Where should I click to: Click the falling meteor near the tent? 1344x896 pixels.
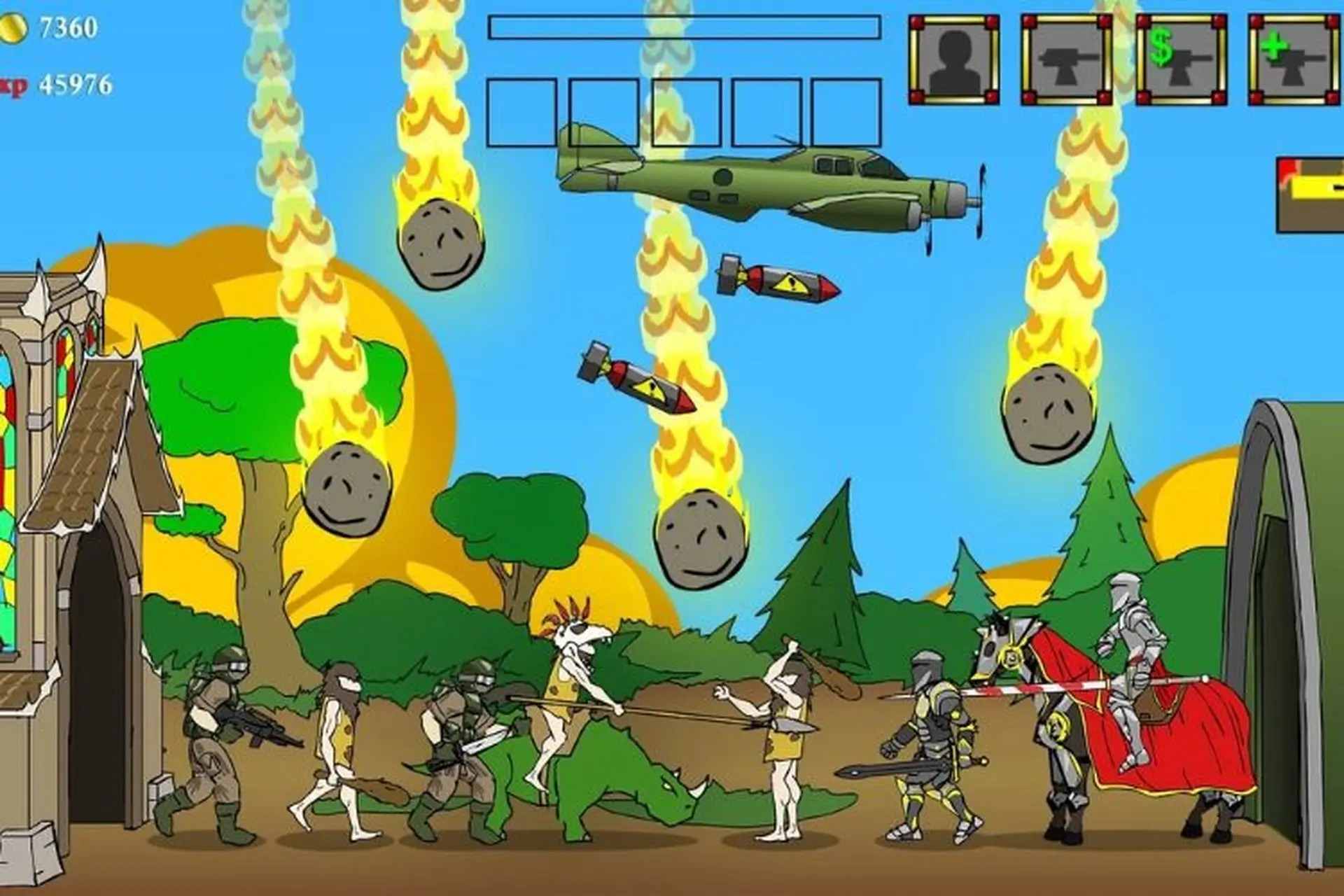(x=1046, y=413)
